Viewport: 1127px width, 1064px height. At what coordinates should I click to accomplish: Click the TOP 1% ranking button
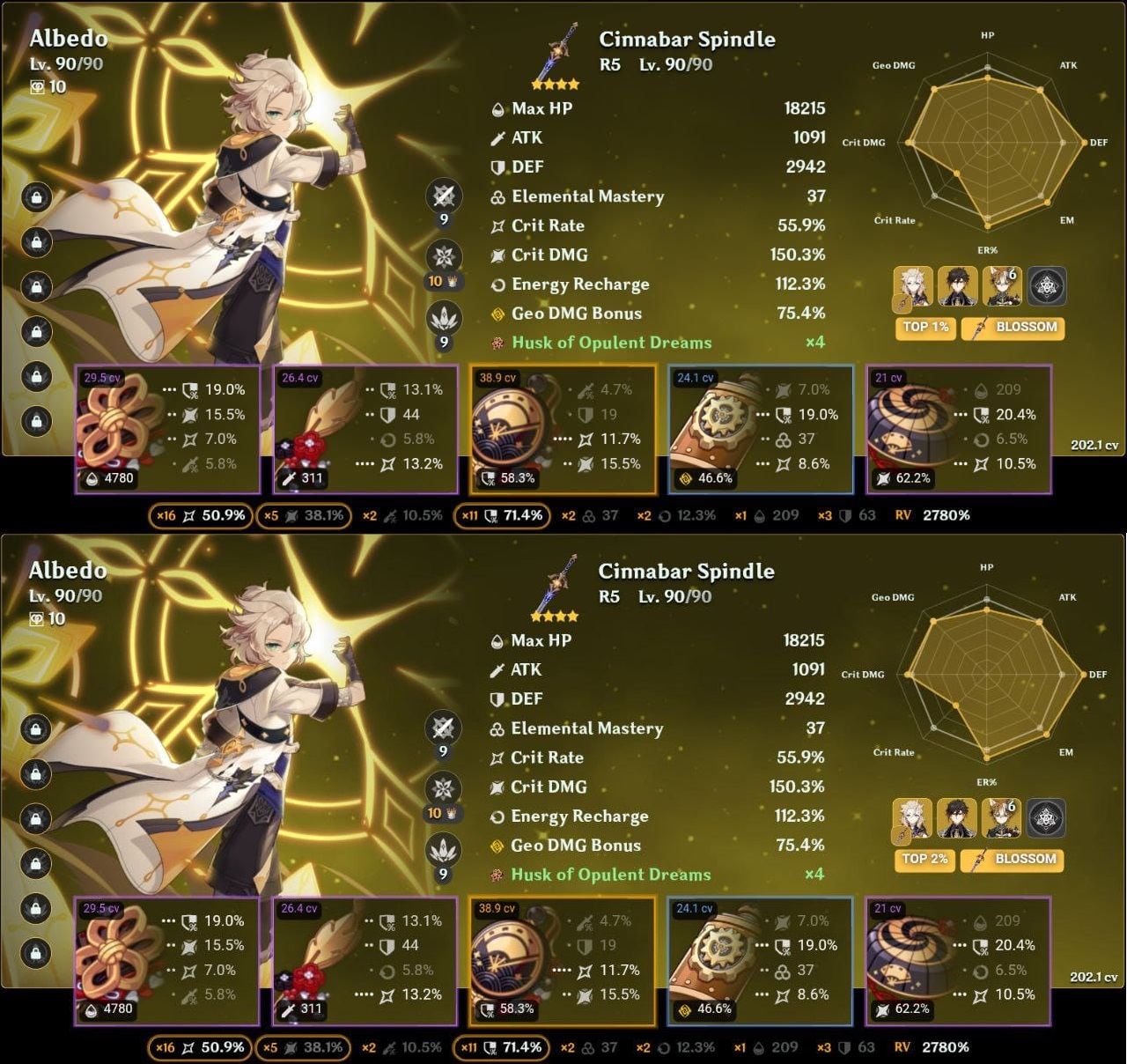[925, 328]
